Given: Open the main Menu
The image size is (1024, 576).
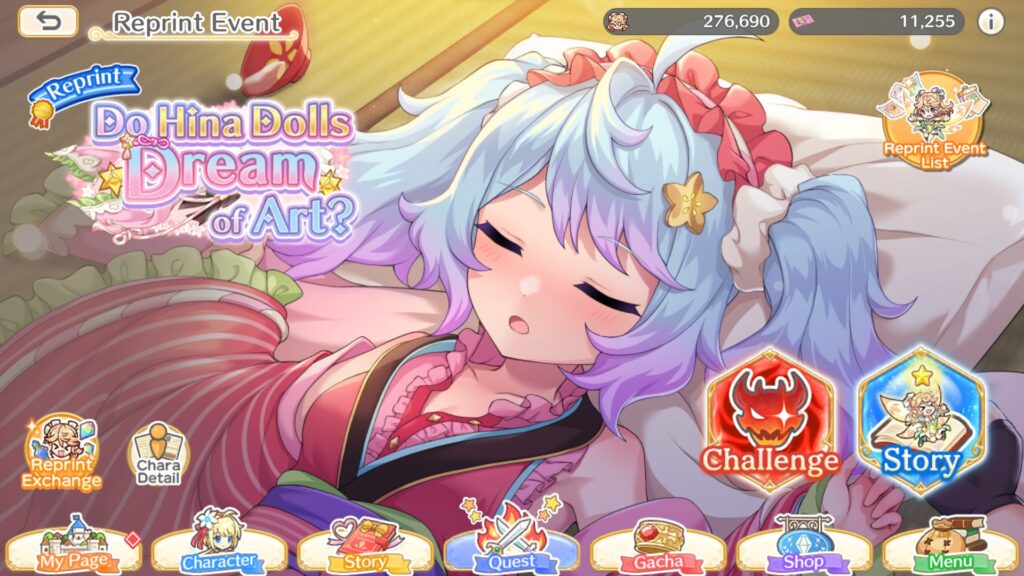Looking at the screenshot, I should pos(950,547).
